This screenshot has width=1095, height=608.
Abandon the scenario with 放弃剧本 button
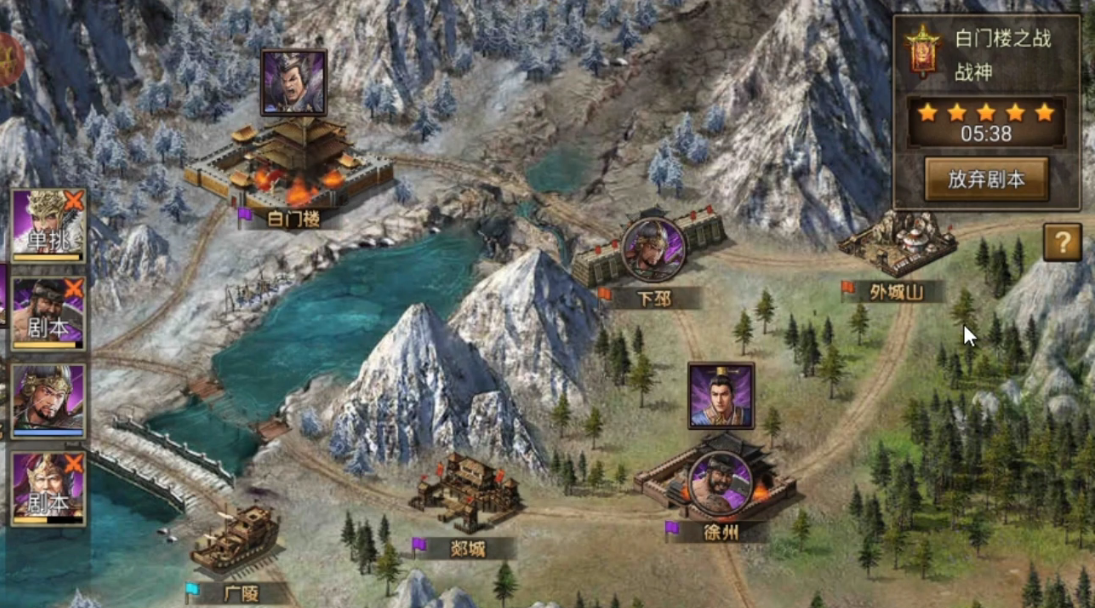pyautogui.click(x=986, y=180)
